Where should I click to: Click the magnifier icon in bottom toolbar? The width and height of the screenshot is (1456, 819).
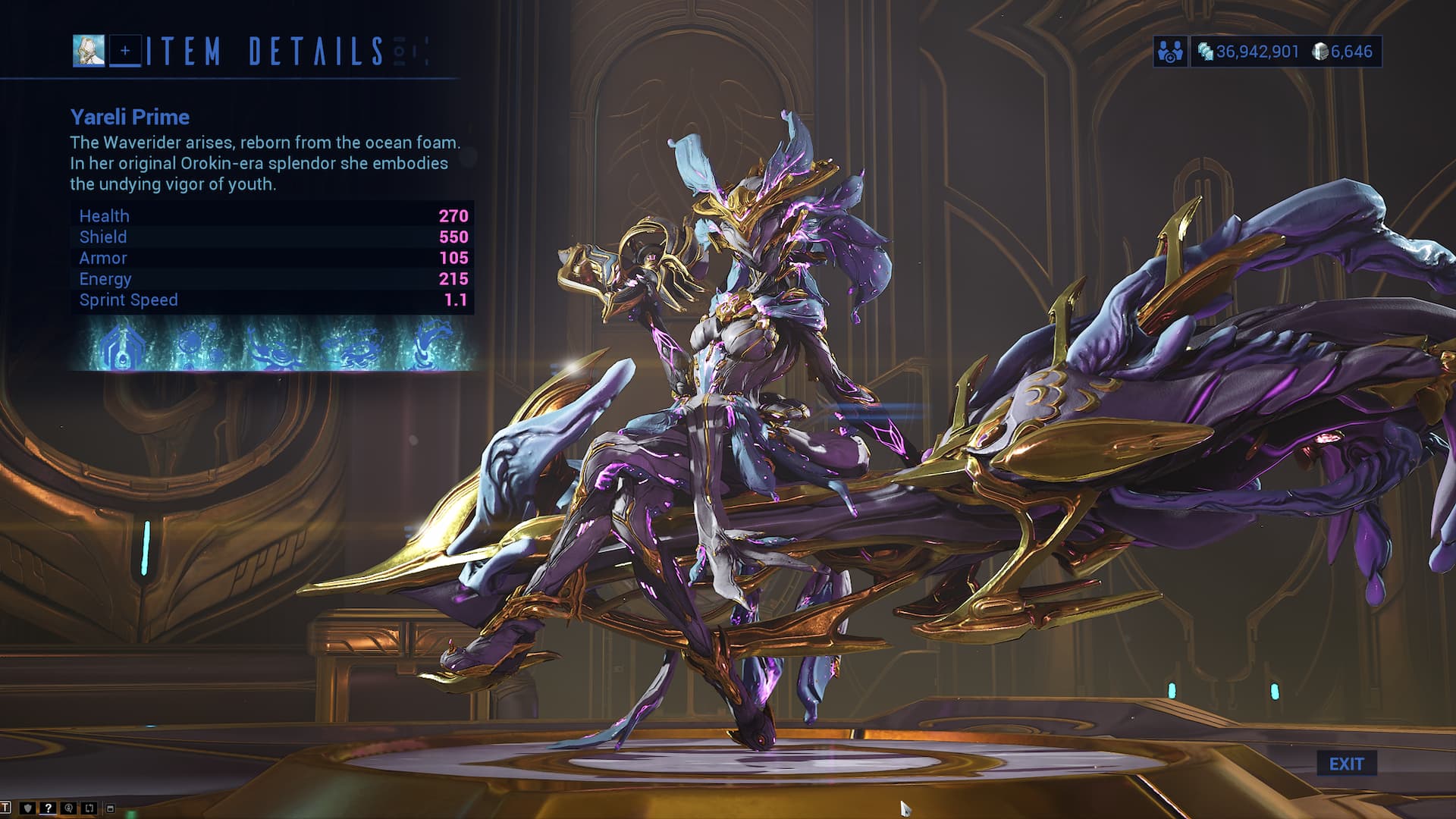(x=69, y=808)
